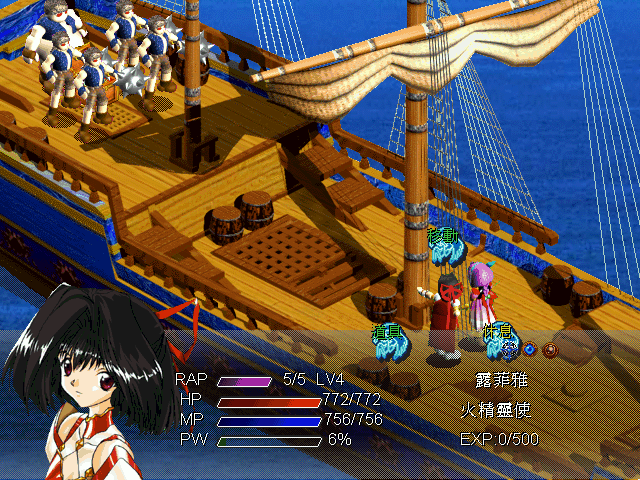Screen dimensions: 640x480
Task: Select the 休息 (Rest) command icon
Action: tap(497, 340)
